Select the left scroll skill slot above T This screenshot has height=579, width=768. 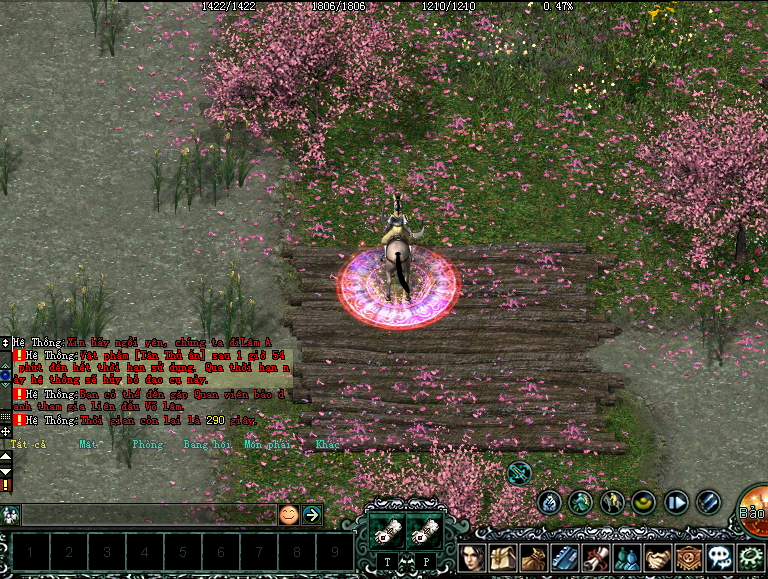coord(387,531)
